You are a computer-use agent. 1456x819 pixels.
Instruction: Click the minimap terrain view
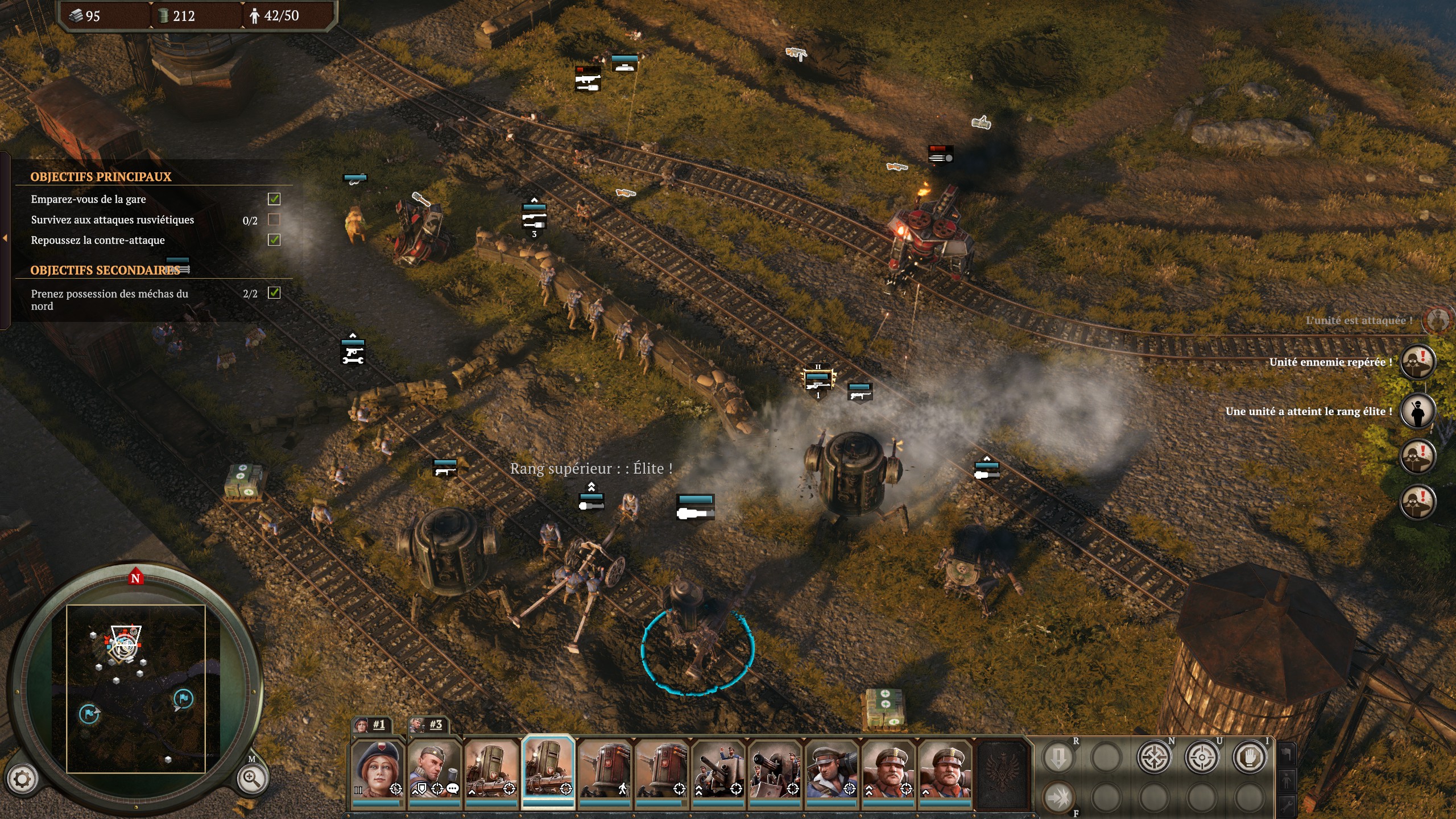tap(135, 688)
